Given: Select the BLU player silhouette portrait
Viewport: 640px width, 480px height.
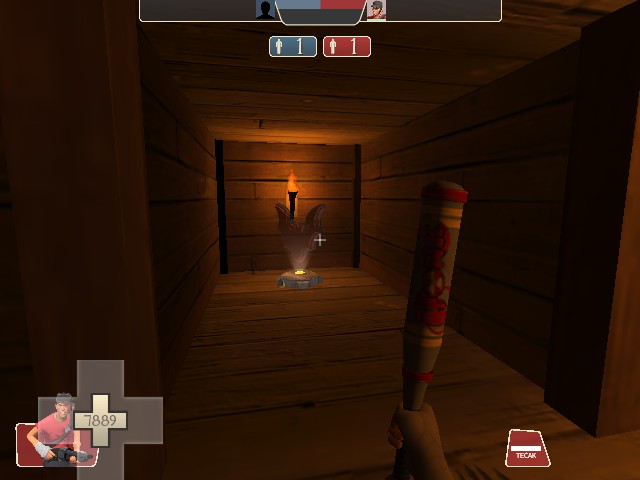Looking at the screenshot, I should click(x=266, y=10).
